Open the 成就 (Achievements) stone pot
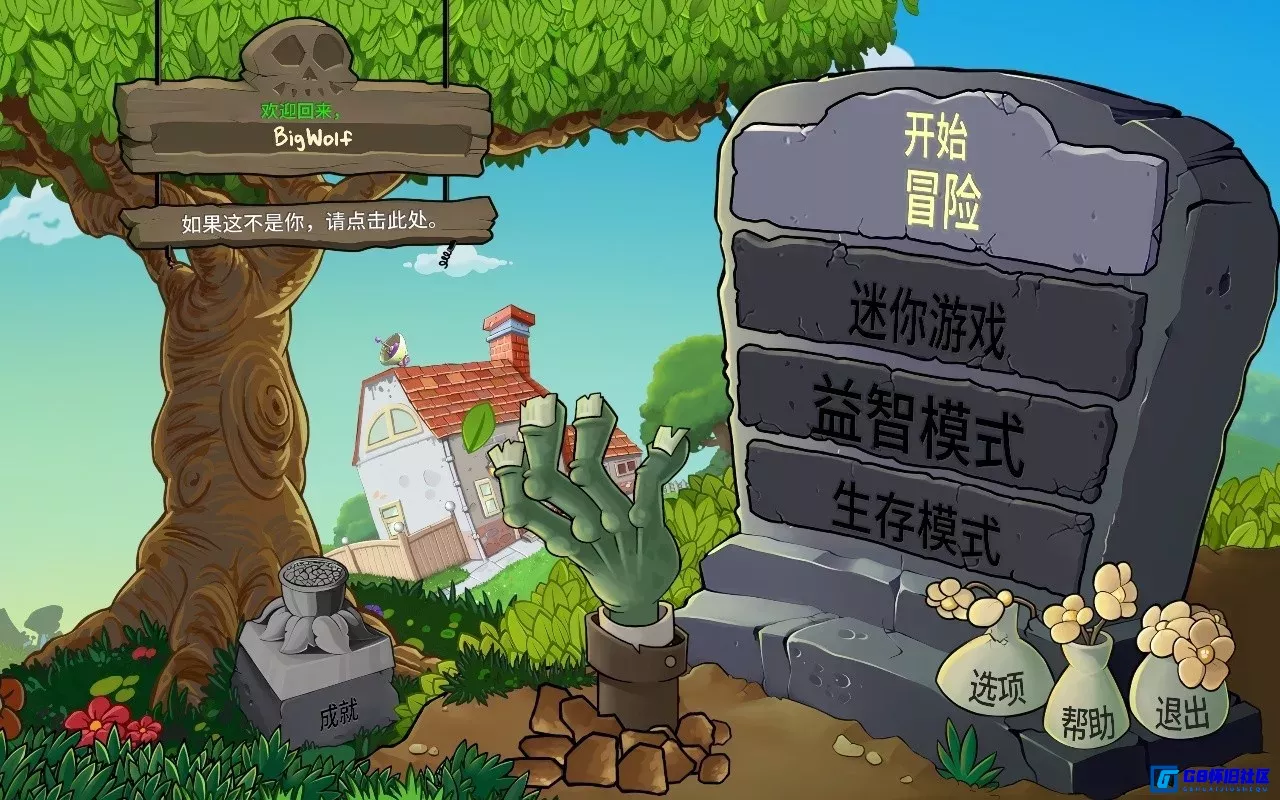This screenshot has height=800, width=1280. [315, 650]
